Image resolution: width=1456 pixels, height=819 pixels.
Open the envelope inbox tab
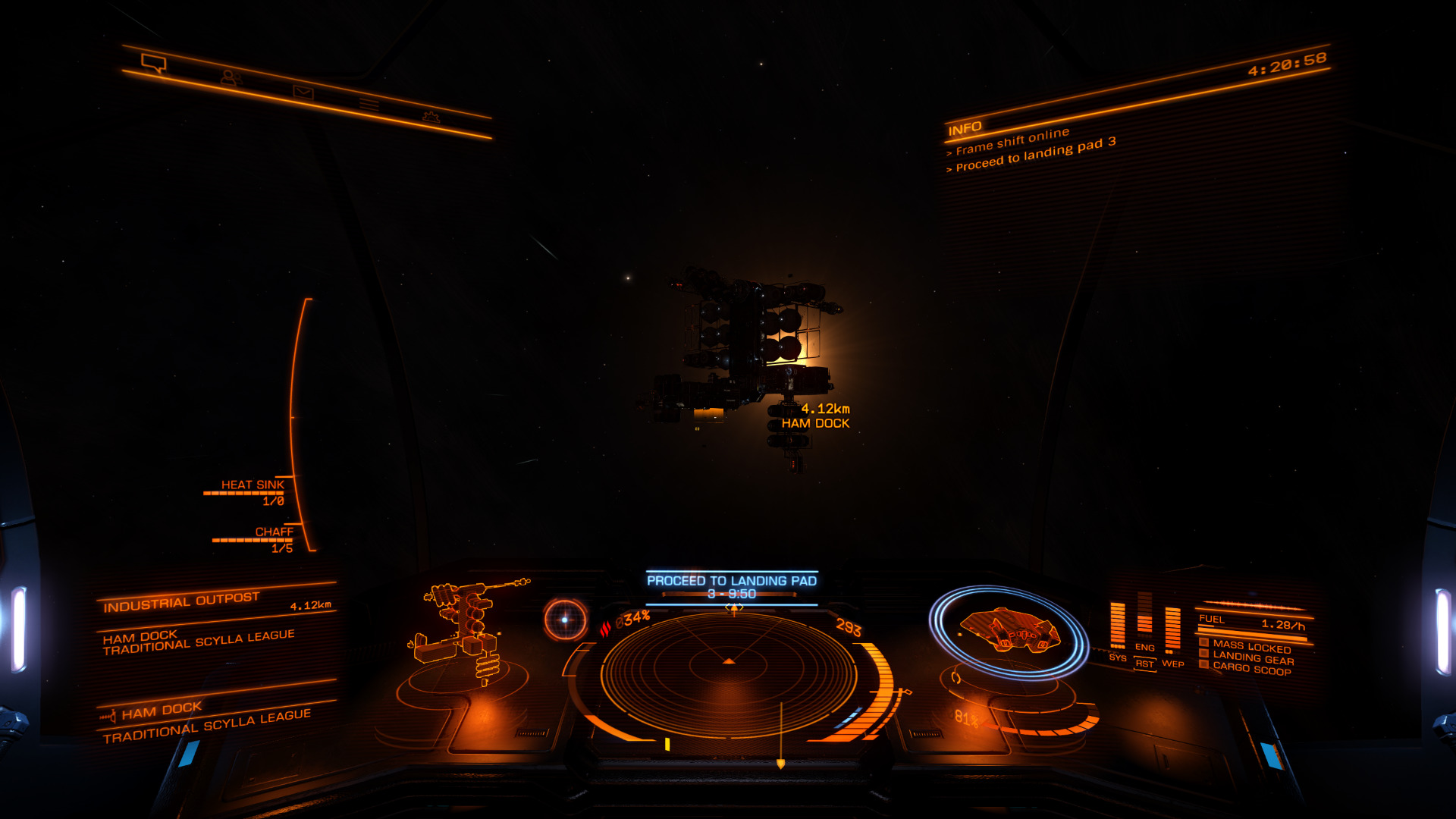pos(303,92)
